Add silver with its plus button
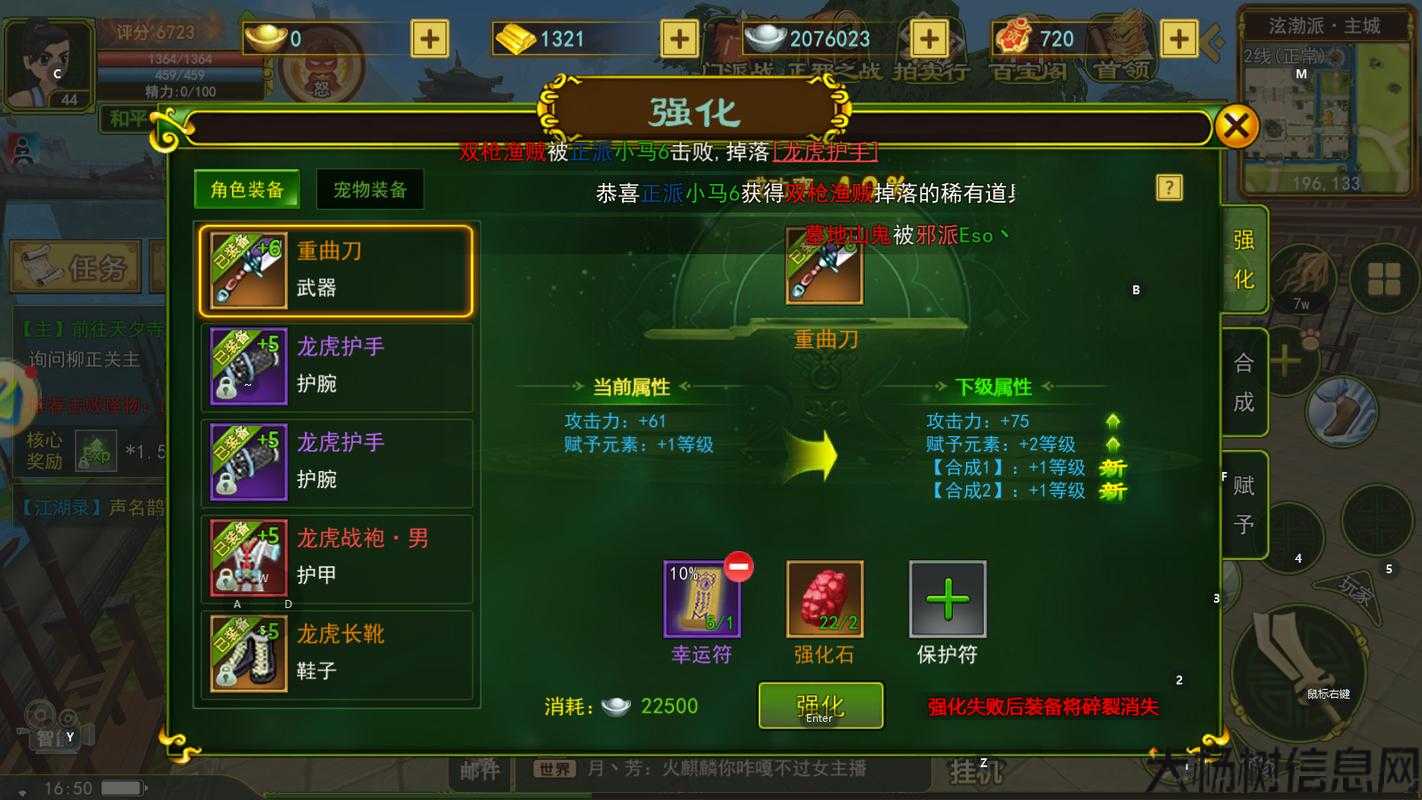Image resolution: width=1422 pixels, height=800 pixels. point(928,38)
